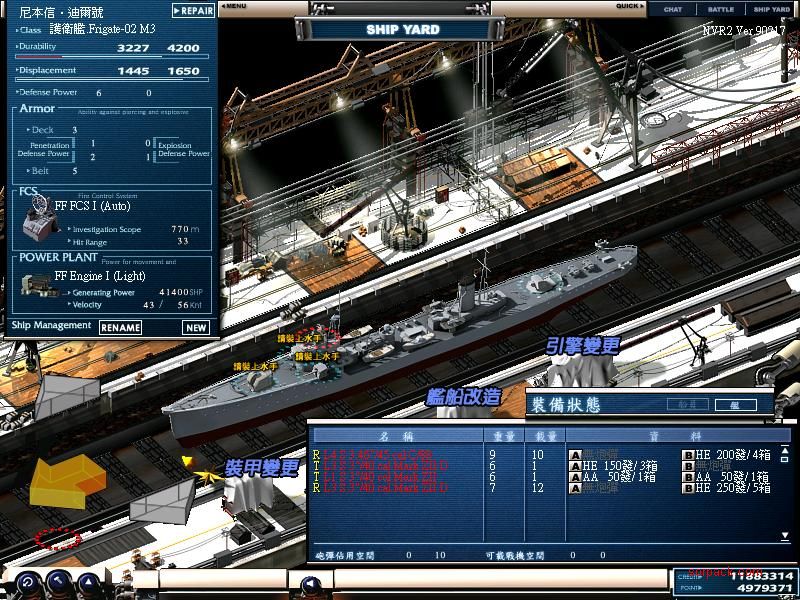
Task: Choose 裝甲變更 armor change option
Action: [x=260, y=467]
